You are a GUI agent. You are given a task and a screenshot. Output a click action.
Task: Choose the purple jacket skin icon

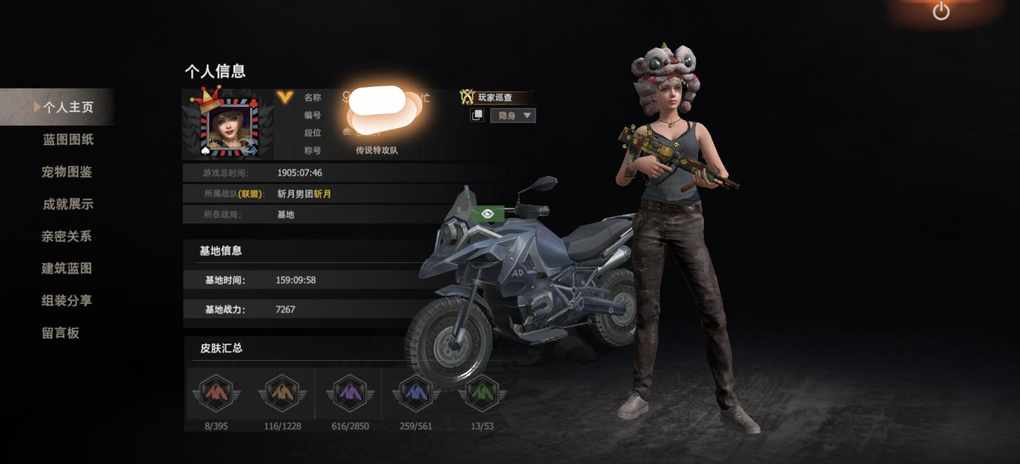pyautogui.click(x=349, y=394)
